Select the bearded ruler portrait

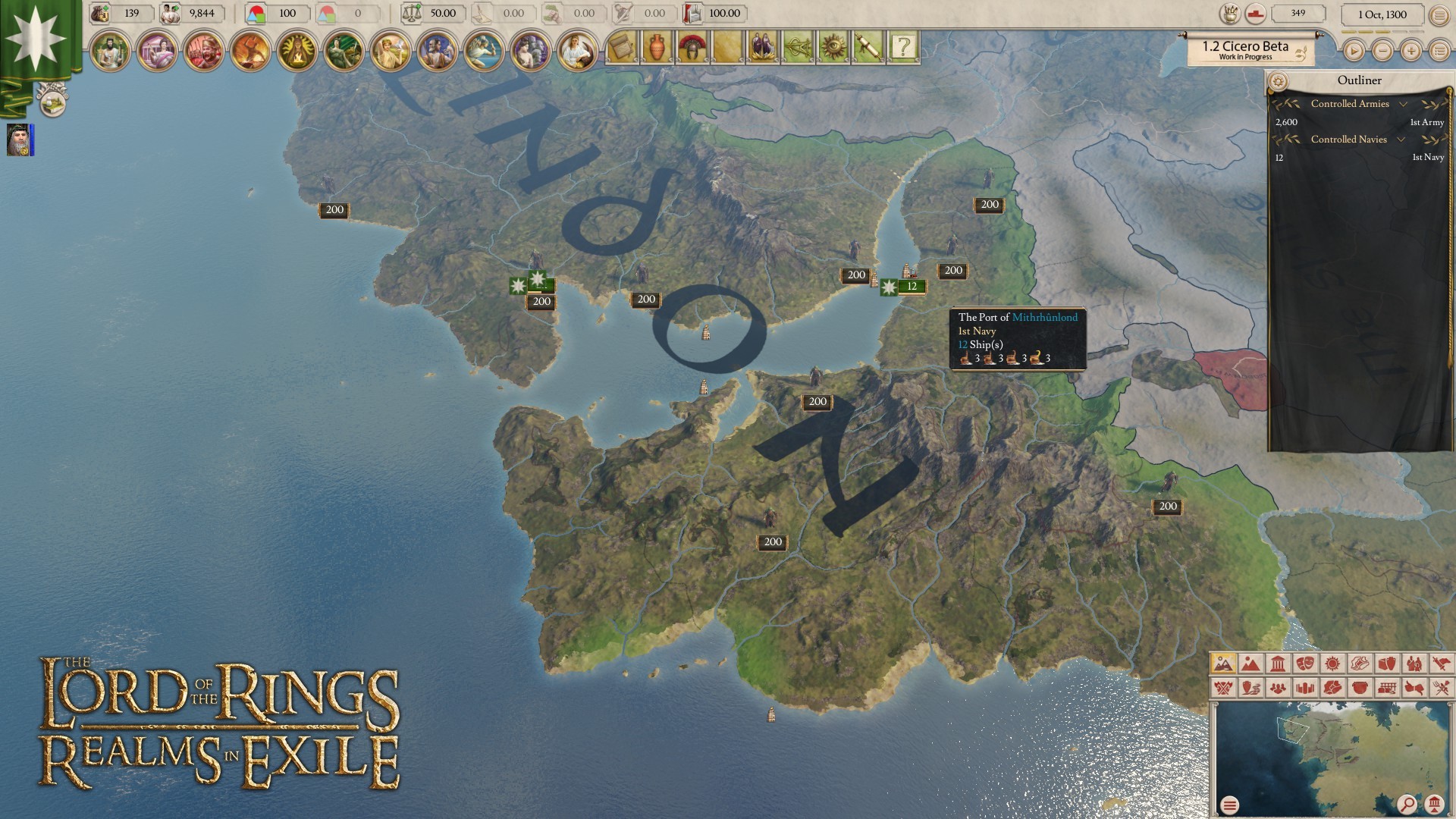pos(20,140)
